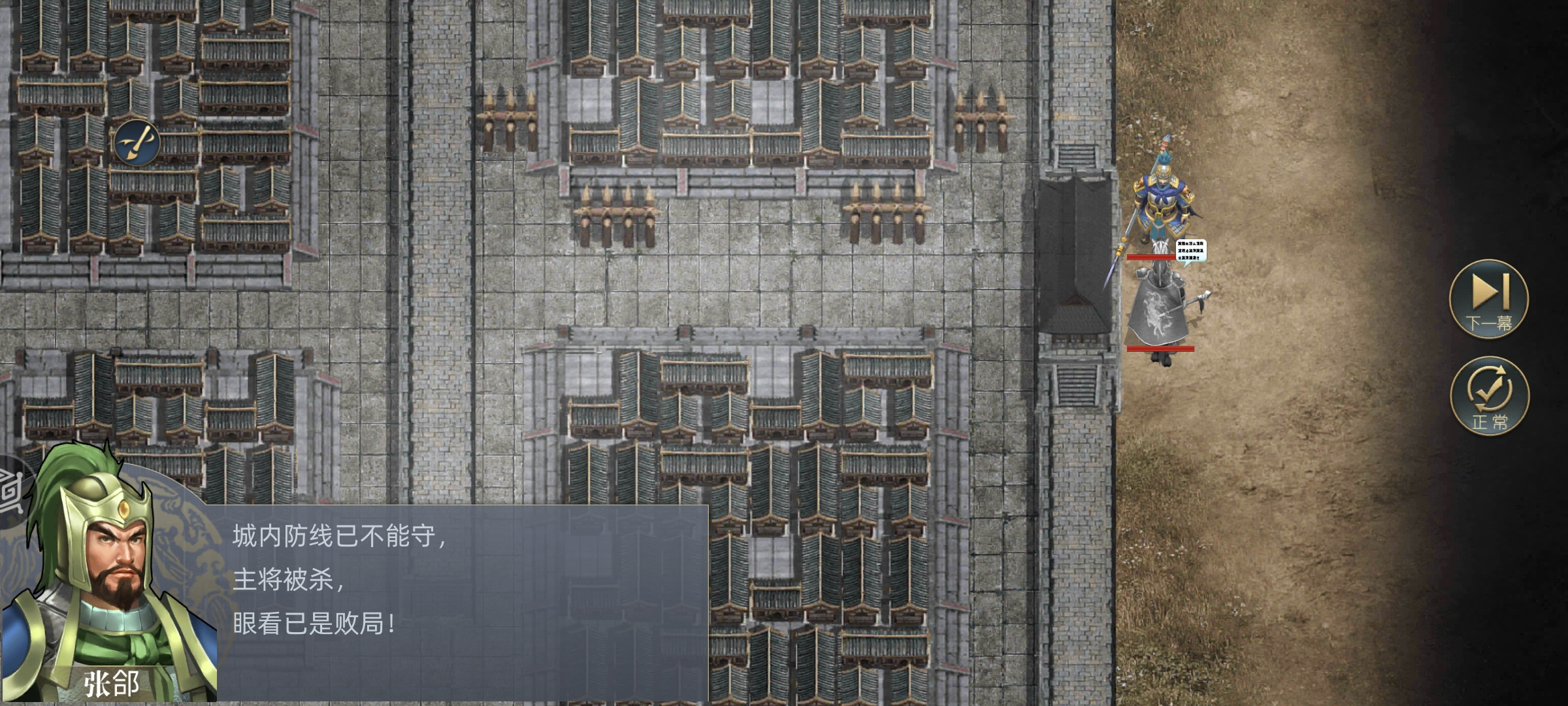The height and width of the screenshot is (706, 1568).
Task: Skip to the next scene with 下一幕
Action: tap(1489, 299)
